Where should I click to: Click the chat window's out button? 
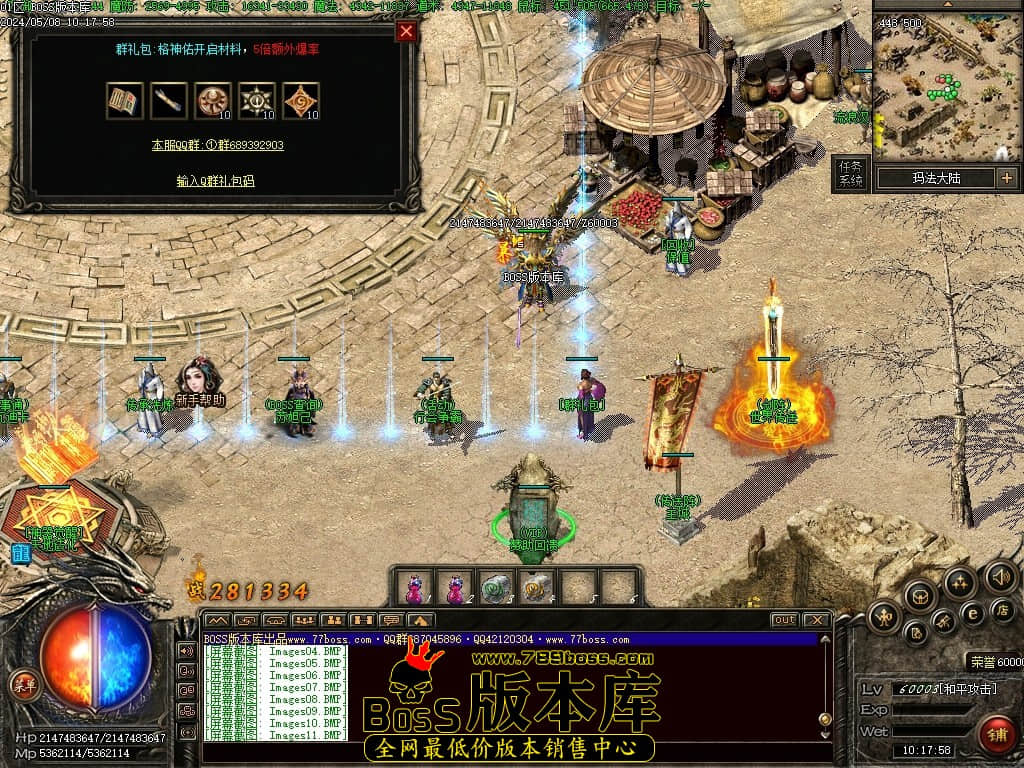pos(785,620)
